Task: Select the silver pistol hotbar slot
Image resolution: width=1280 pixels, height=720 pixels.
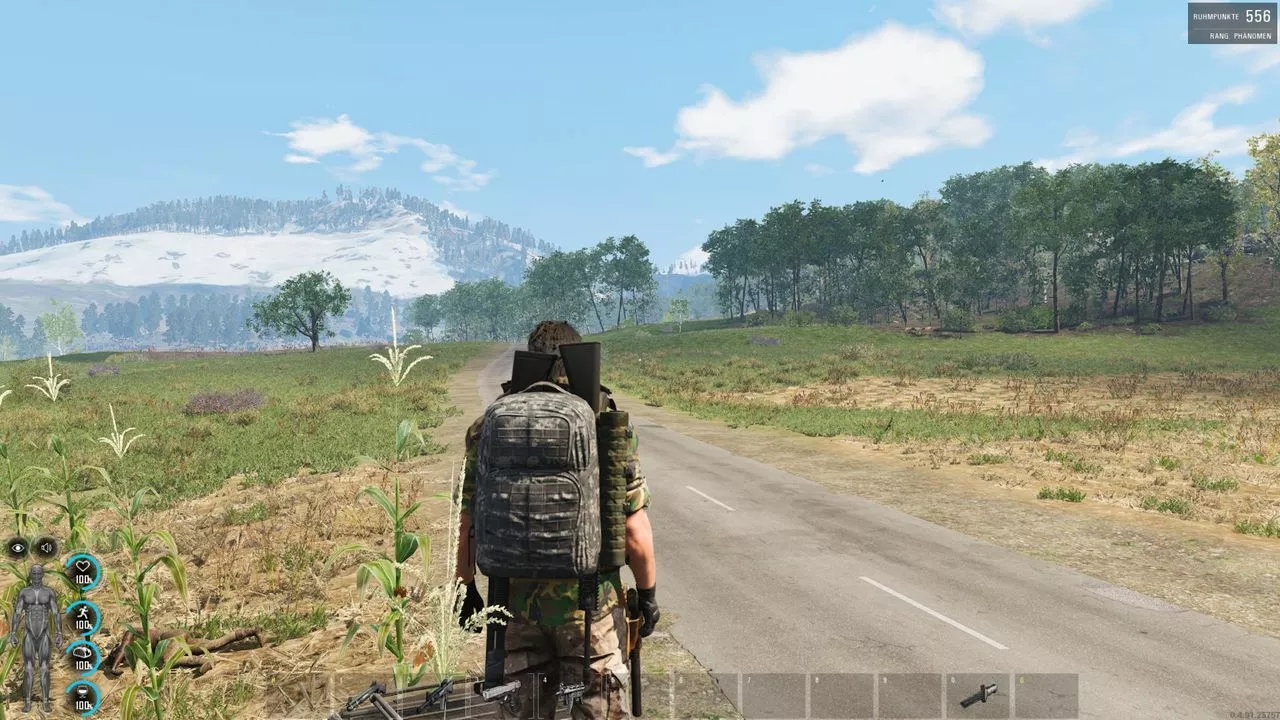Action: (x=500, y=692)
